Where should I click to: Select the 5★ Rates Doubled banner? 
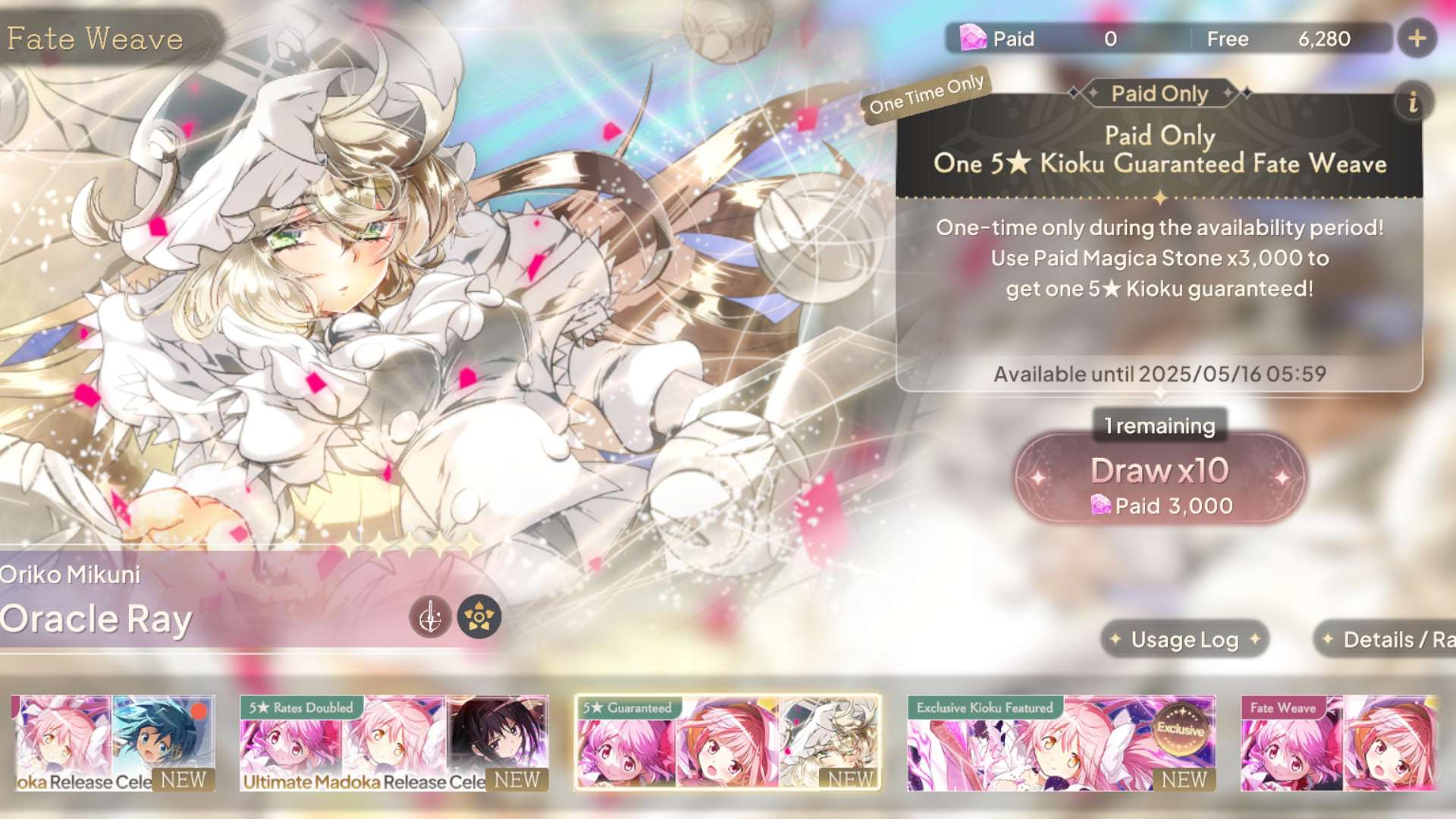(394, 743)
